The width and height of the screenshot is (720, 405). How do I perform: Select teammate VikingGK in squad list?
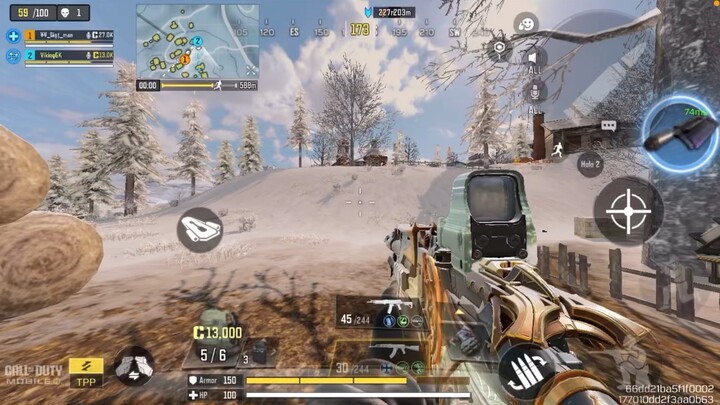60,55
